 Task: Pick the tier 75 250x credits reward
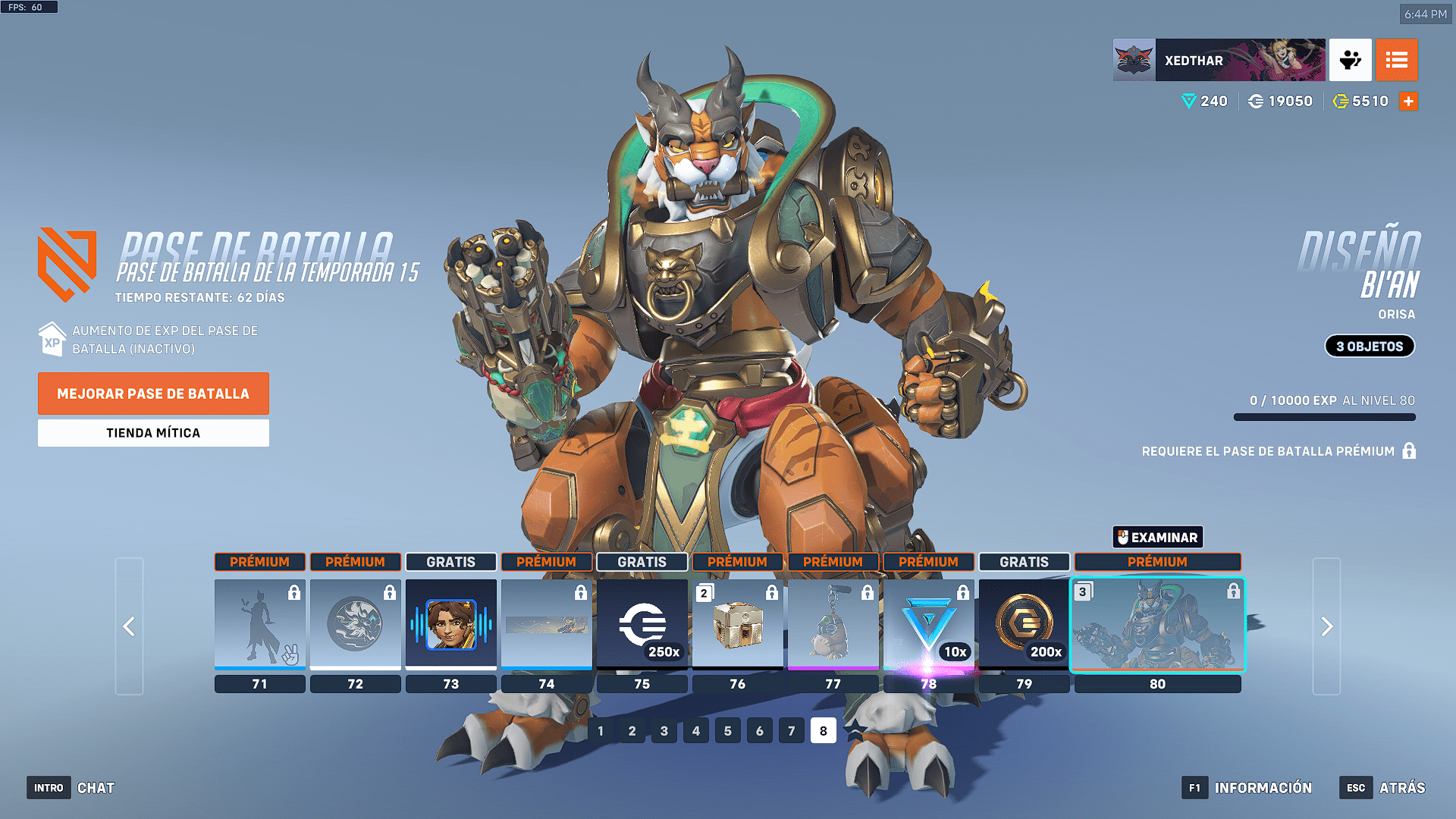point(642,624)
